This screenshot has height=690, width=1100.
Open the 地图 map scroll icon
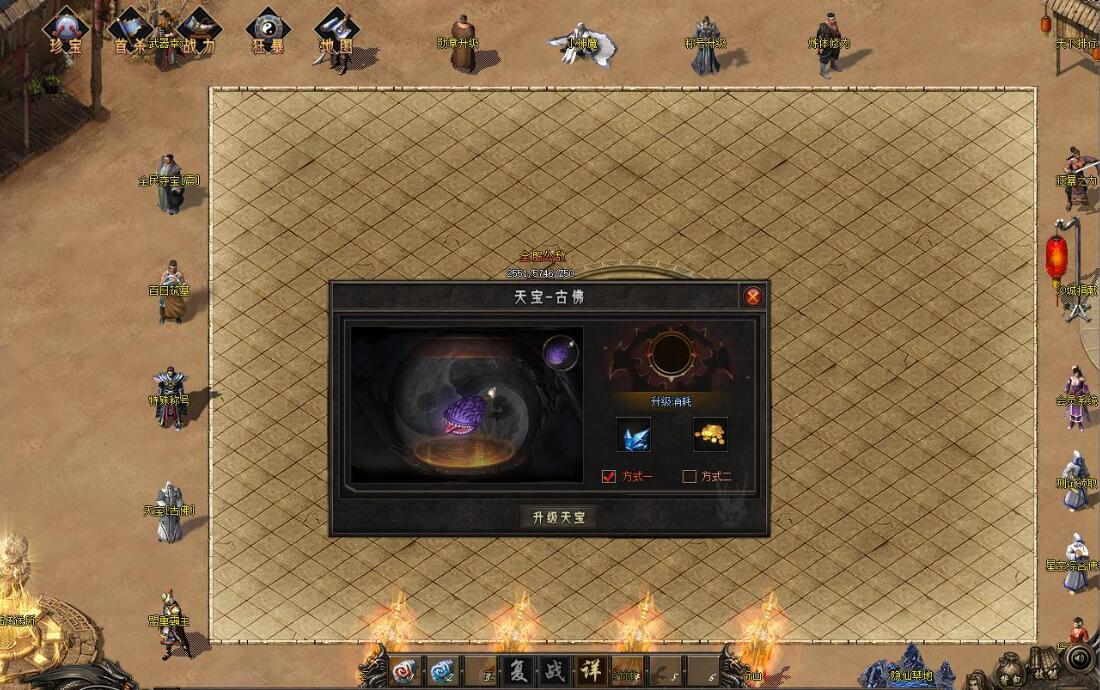pyautogui.click(x=335, y=30)
